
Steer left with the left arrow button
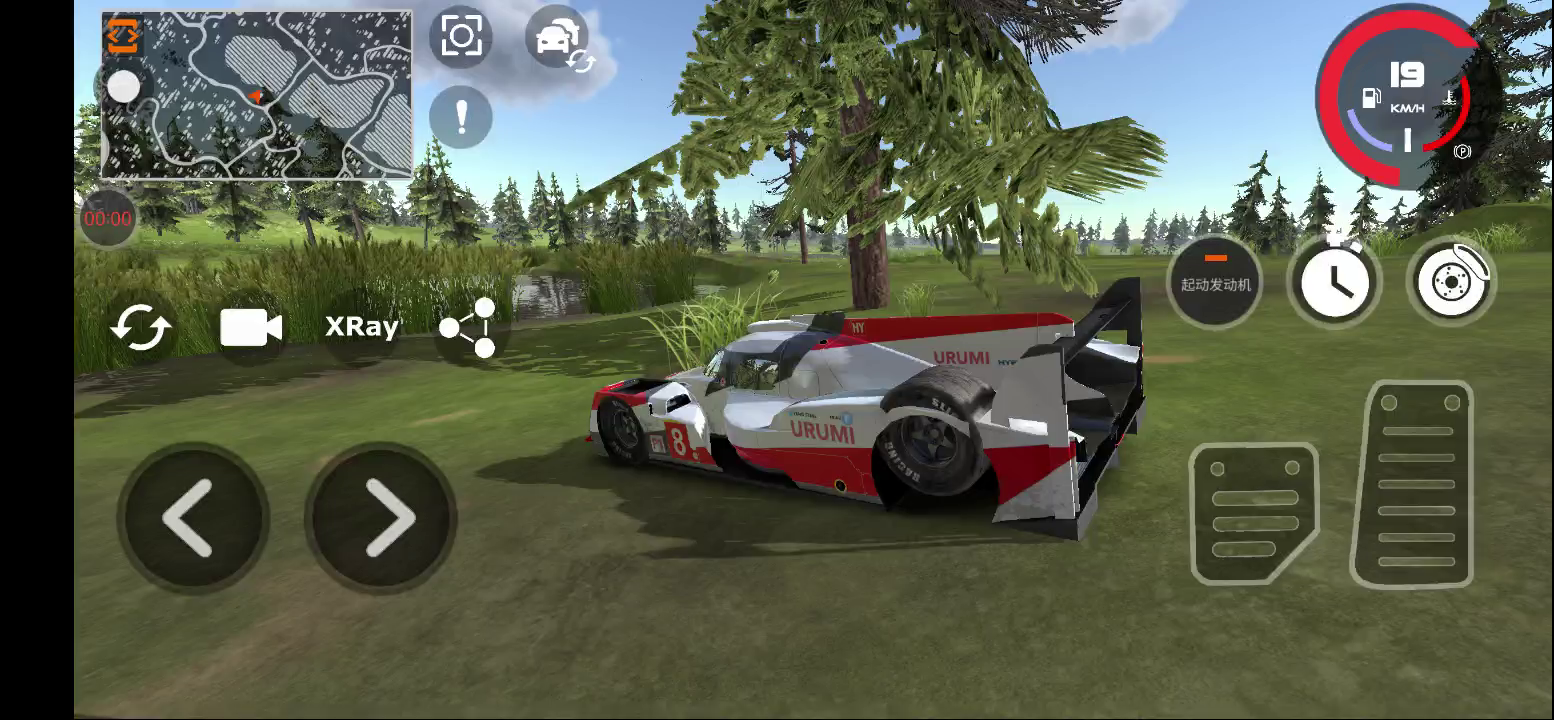[x=191, y=517]
